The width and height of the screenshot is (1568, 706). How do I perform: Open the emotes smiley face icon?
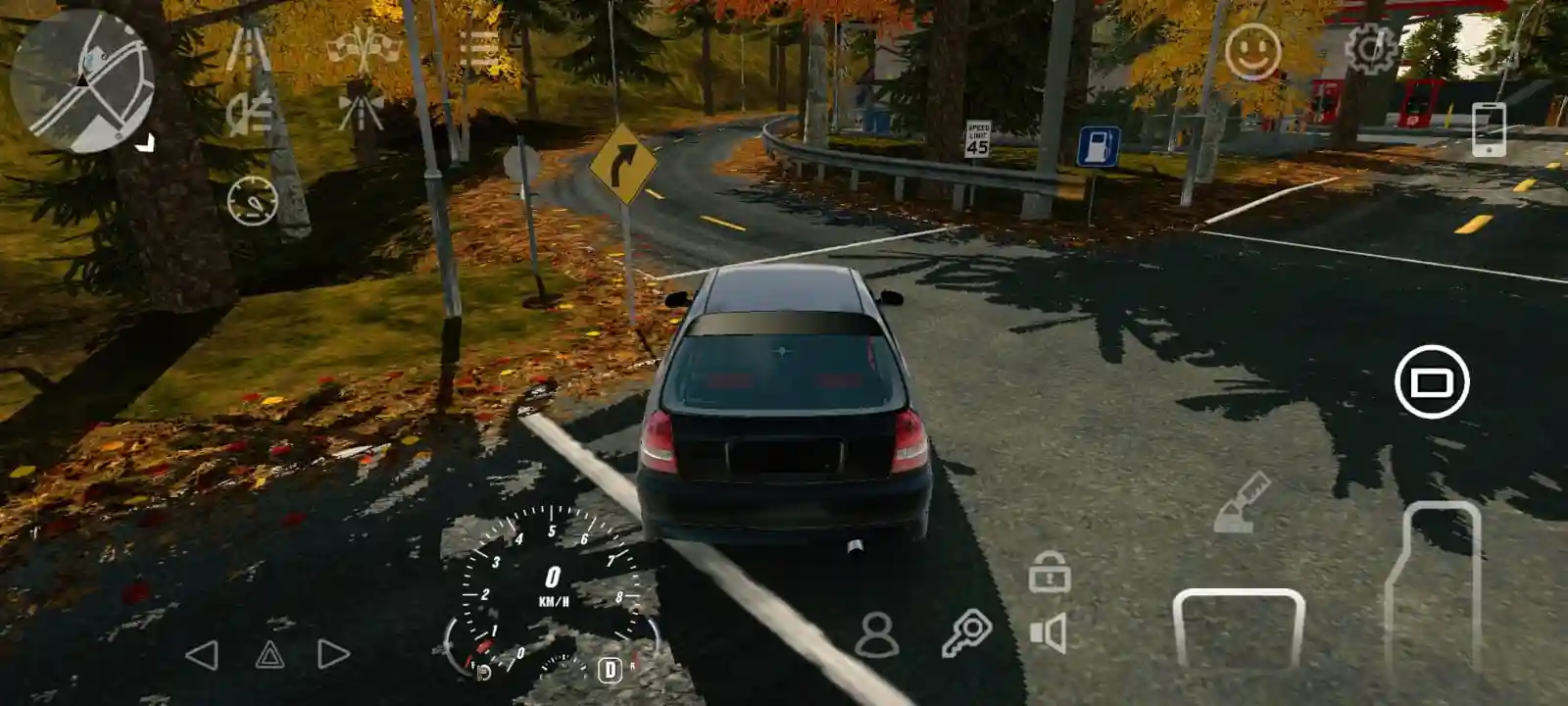coord(1255,47)
